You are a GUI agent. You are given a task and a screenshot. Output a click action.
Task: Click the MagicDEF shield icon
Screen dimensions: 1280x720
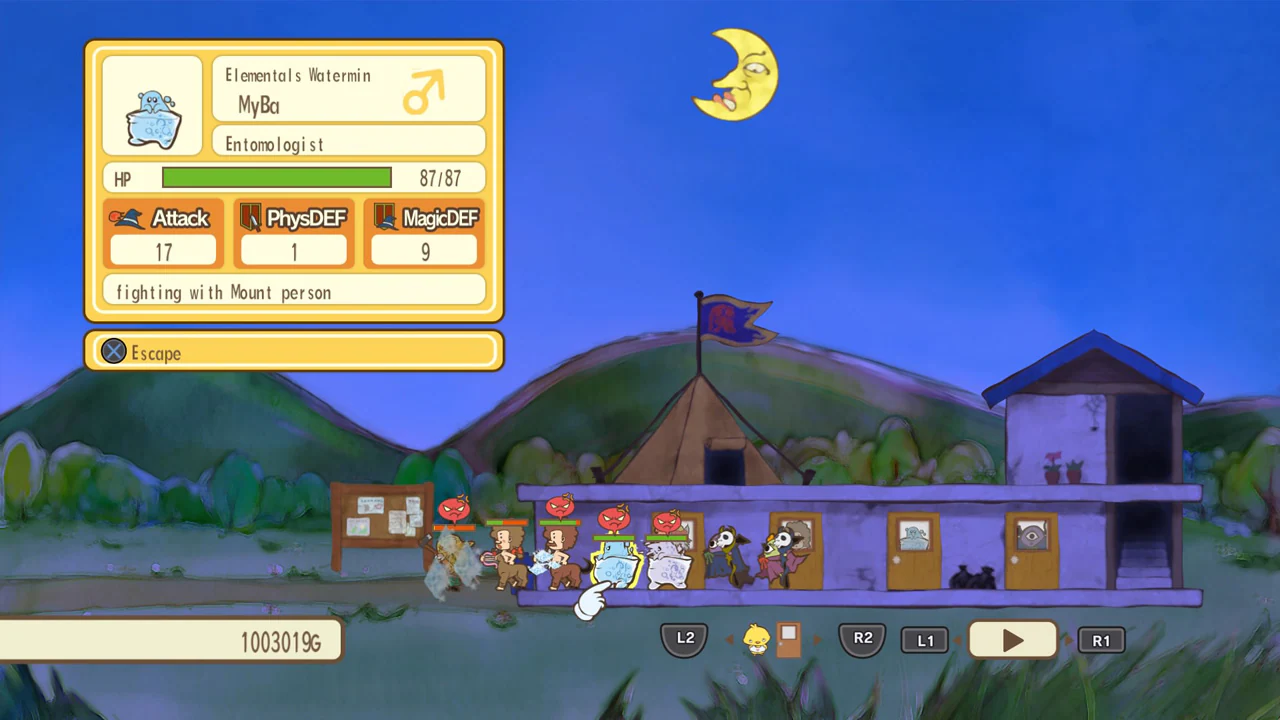point(383,218)
